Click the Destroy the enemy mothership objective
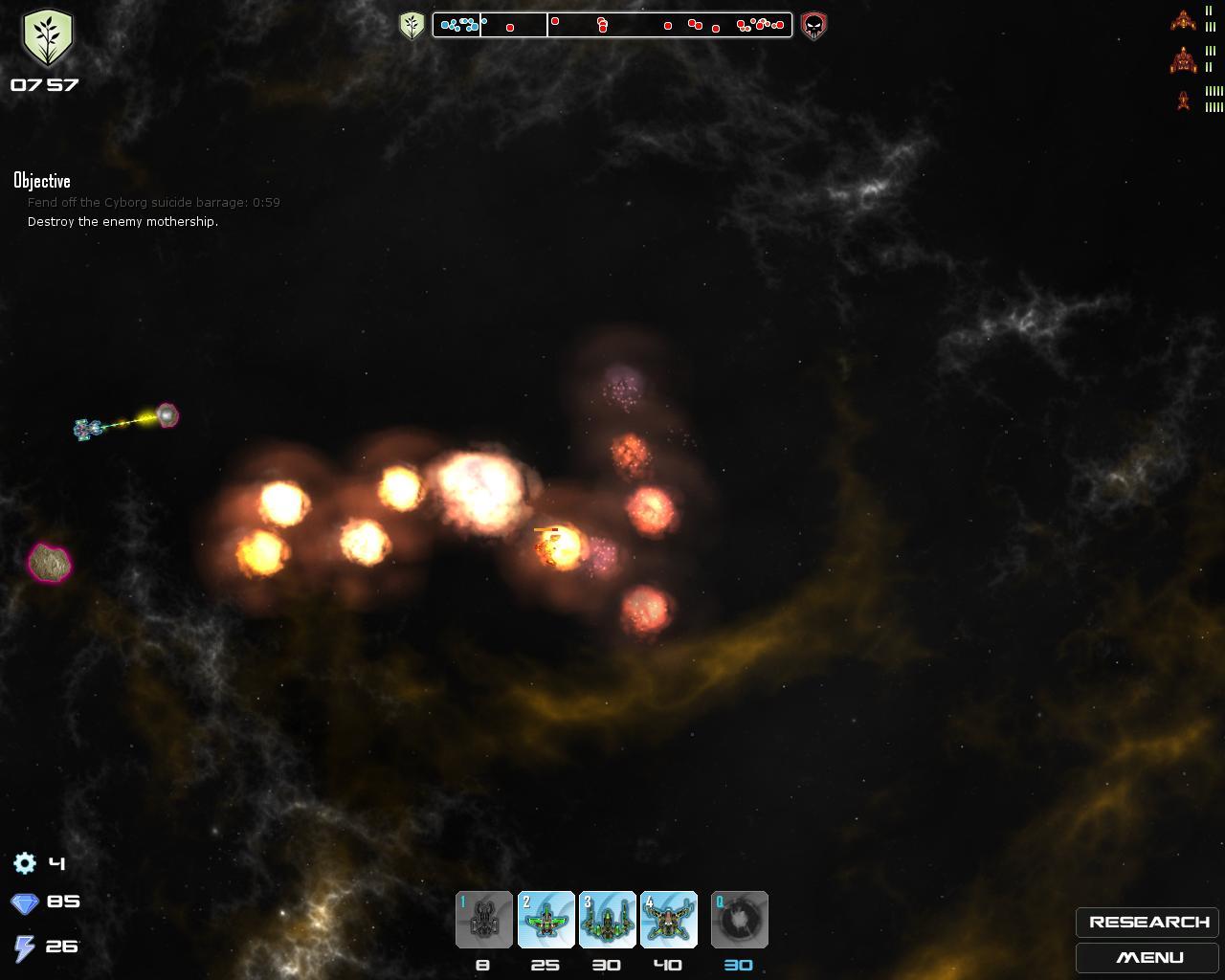The image size is (1225, 980). pos(122,222)
